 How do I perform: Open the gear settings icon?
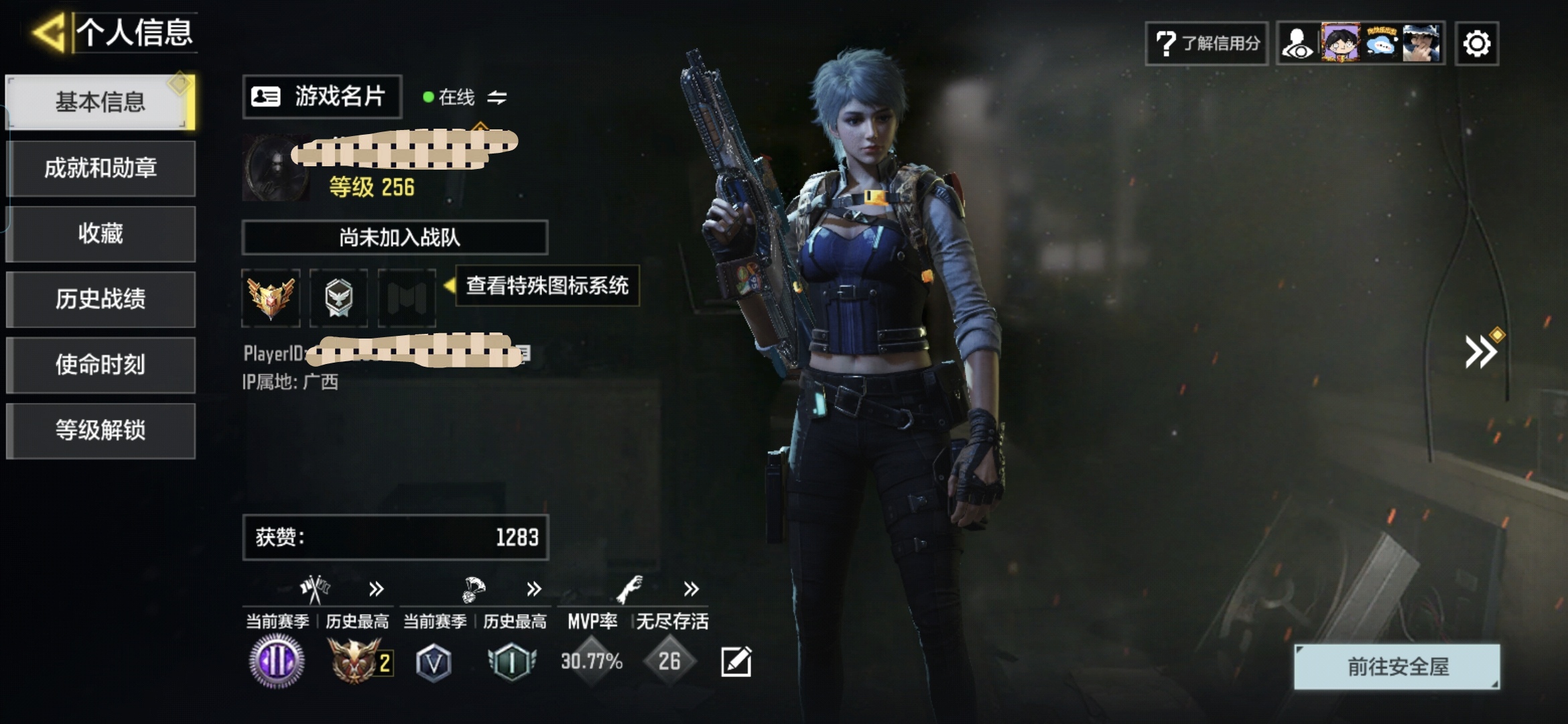click(x=1476, y=44)
